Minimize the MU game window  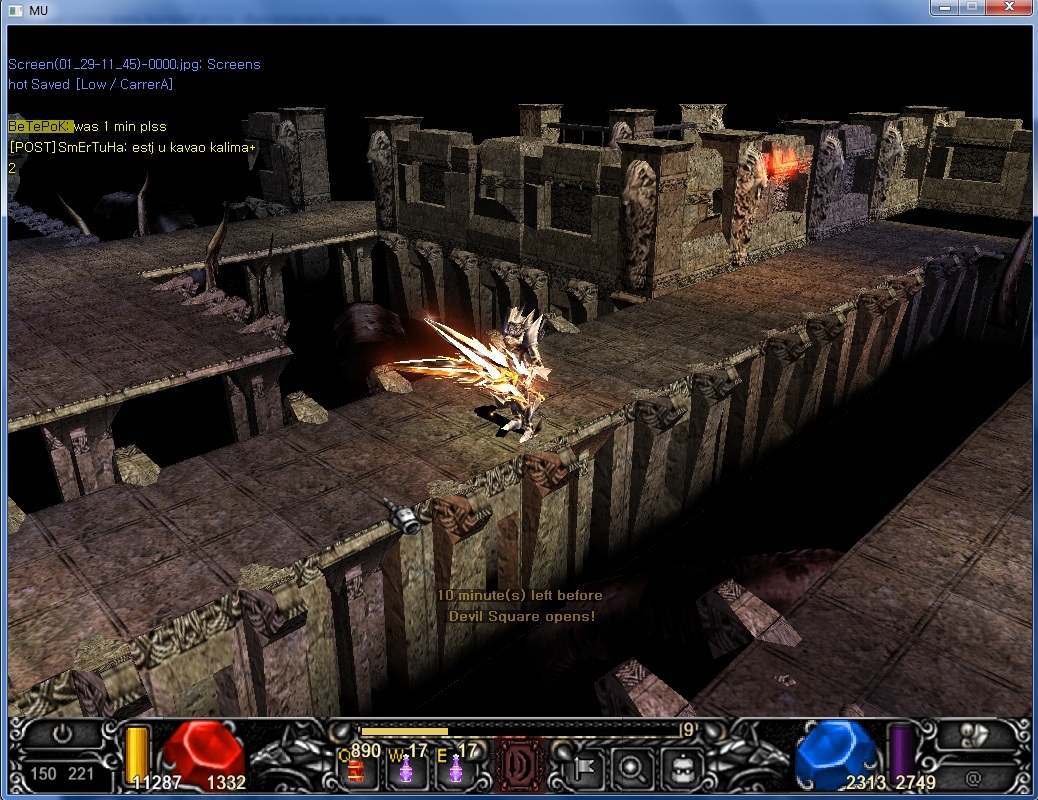pyautogui.click(x=944, y=8)
